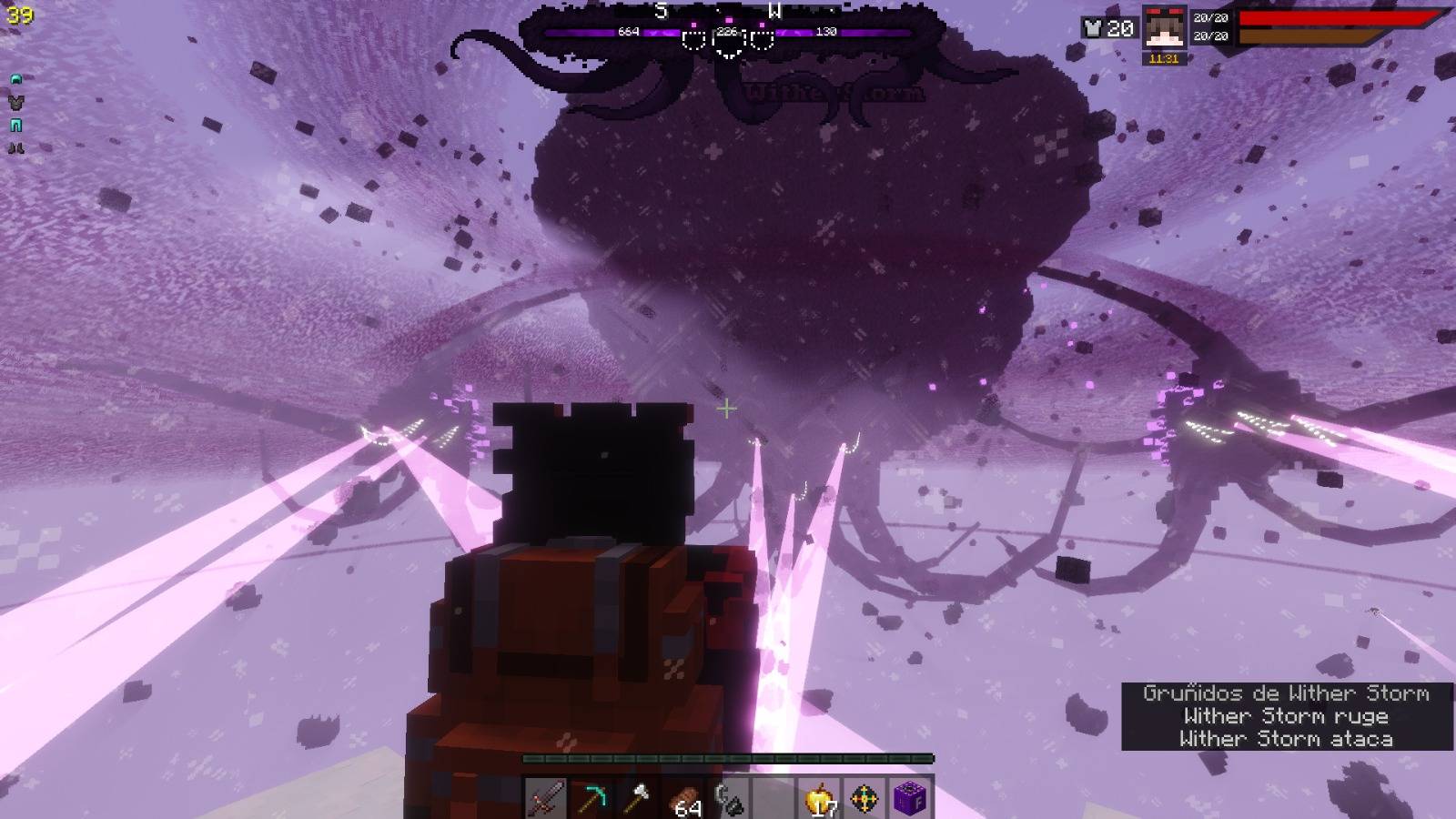The width and height of the screenshot is (1456, 819).
Task: Click the chestplate armor status icon
Action: point(15,102)
